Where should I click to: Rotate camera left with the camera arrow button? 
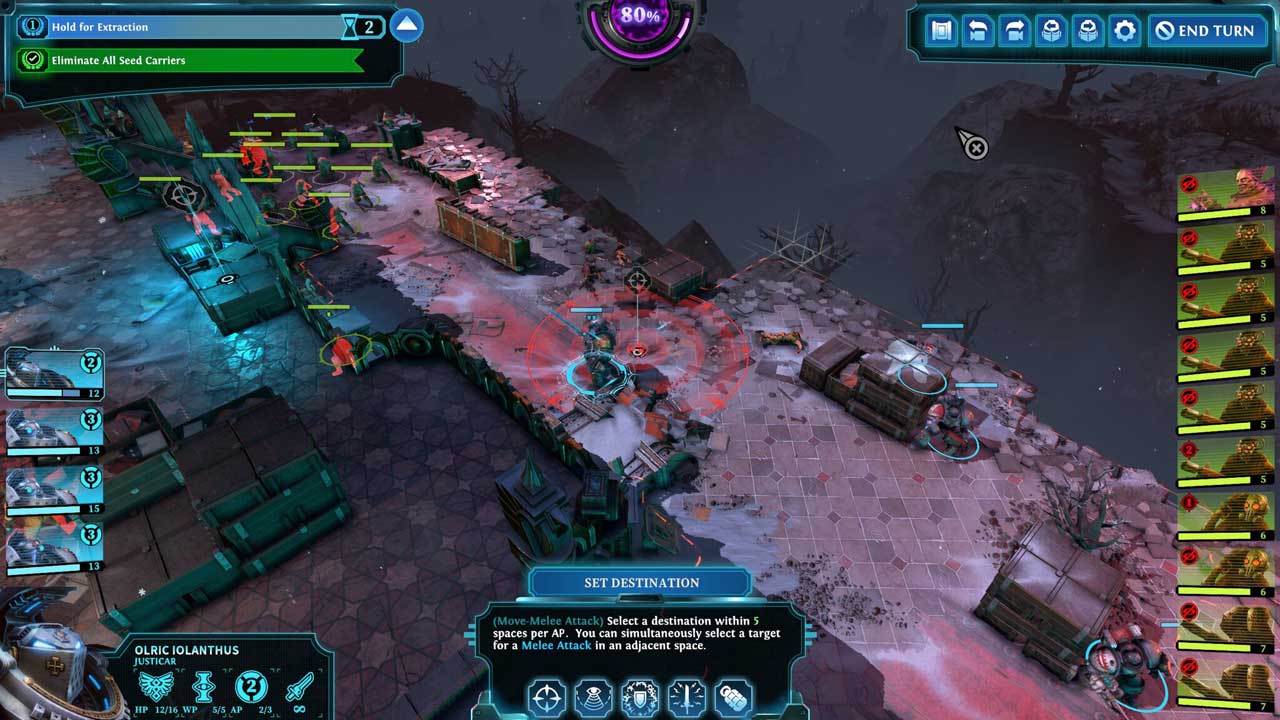click(978, 31)
